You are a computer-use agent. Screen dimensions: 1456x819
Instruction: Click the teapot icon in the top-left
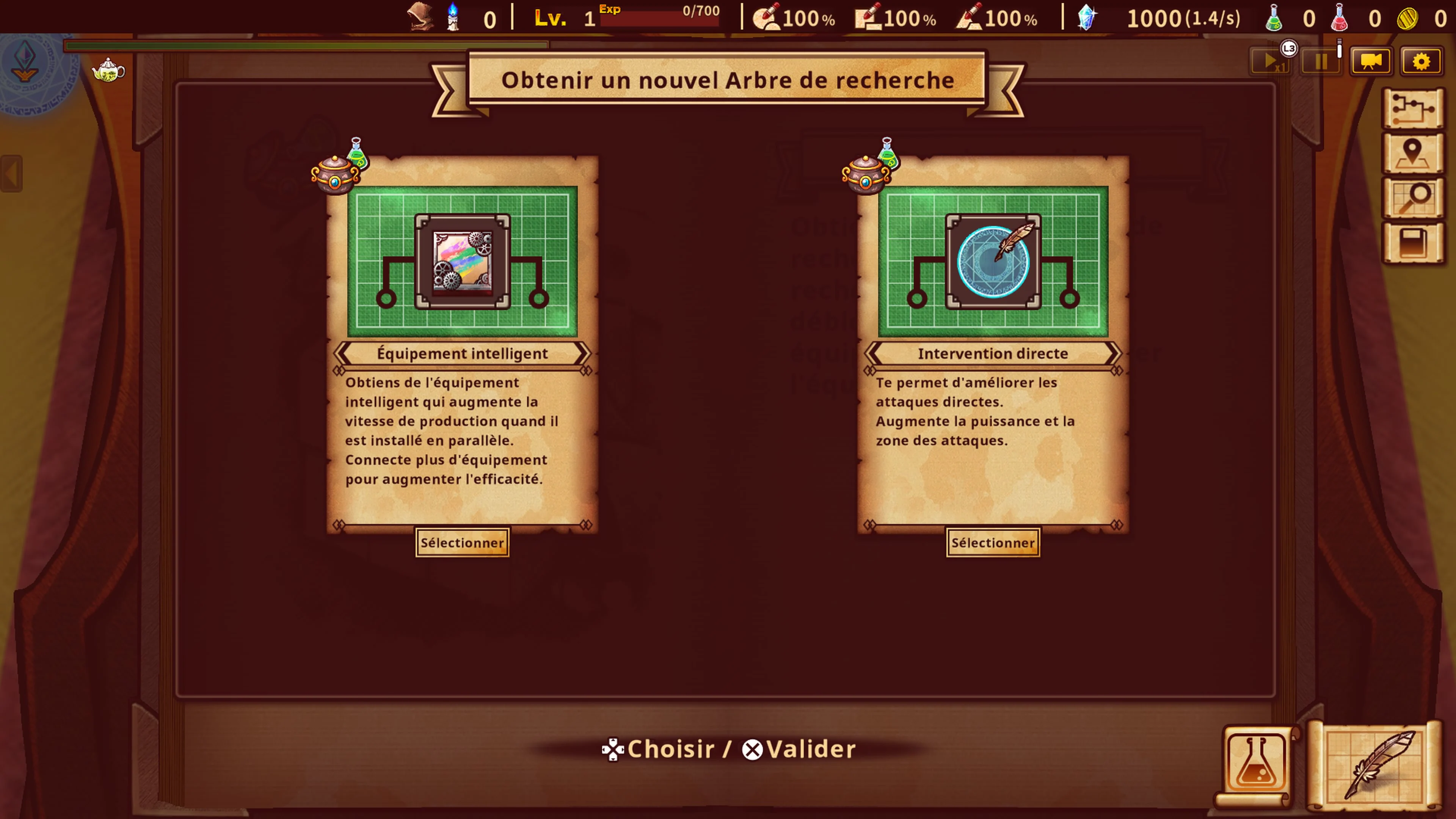(108, 72)
